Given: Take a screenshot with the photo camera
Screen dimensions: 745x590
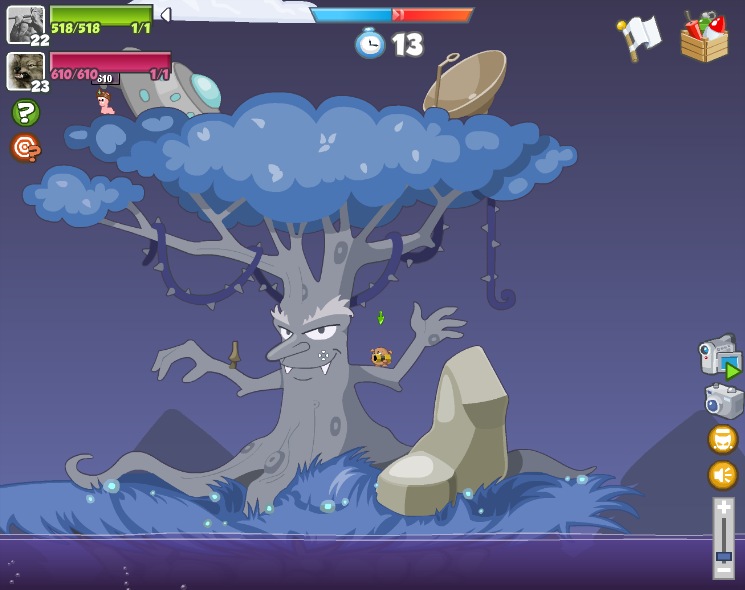Looking at the screenshot, I should pyautogui.click(x=723, y=400).
